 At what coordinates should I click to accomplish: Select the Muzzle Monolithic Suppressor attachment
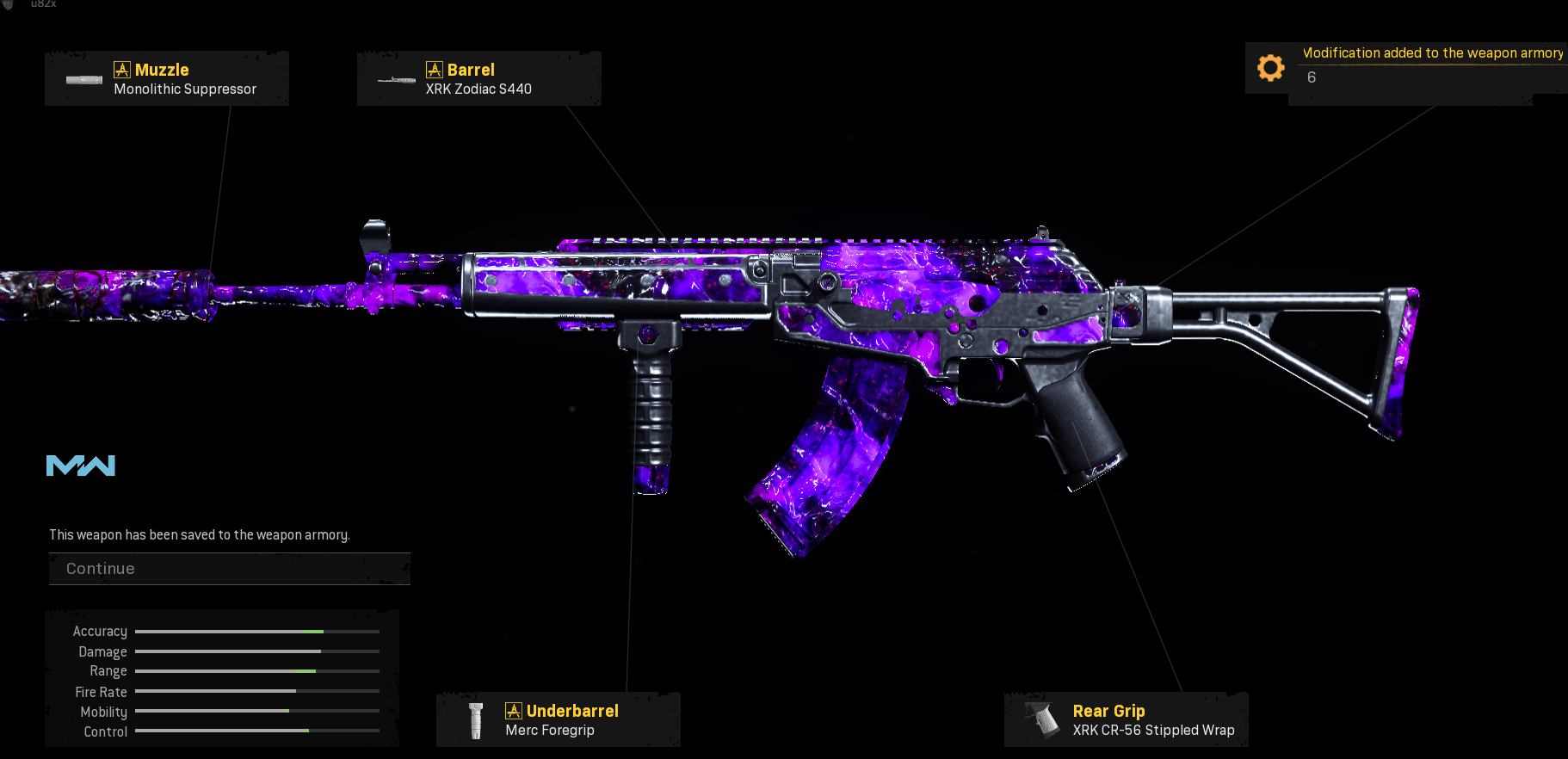coord(167,79)
